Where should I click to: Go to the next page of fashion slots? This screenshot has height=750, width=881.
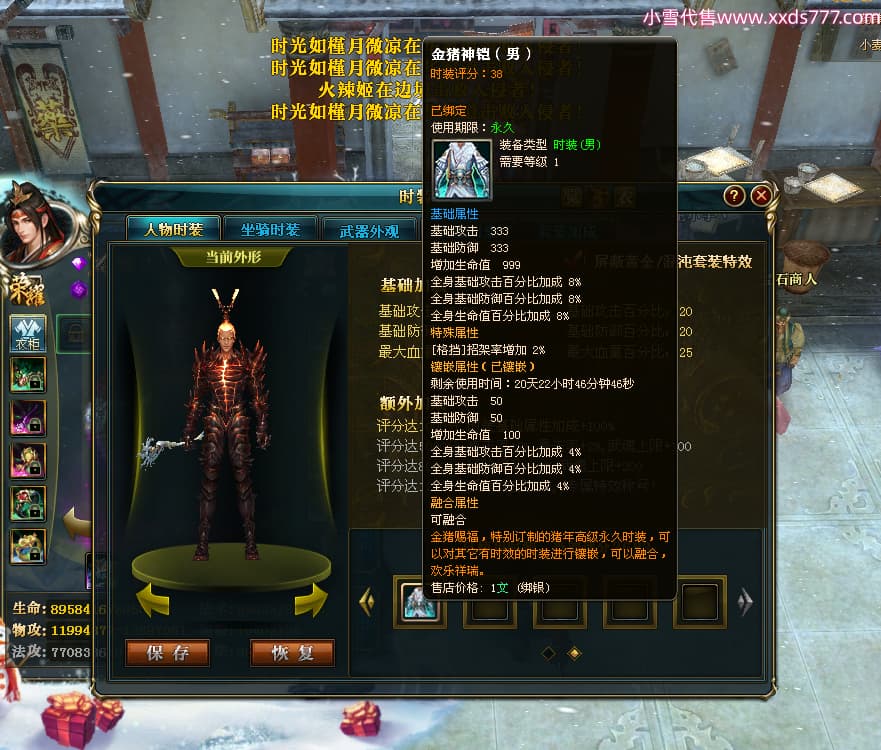pos(744,601)
